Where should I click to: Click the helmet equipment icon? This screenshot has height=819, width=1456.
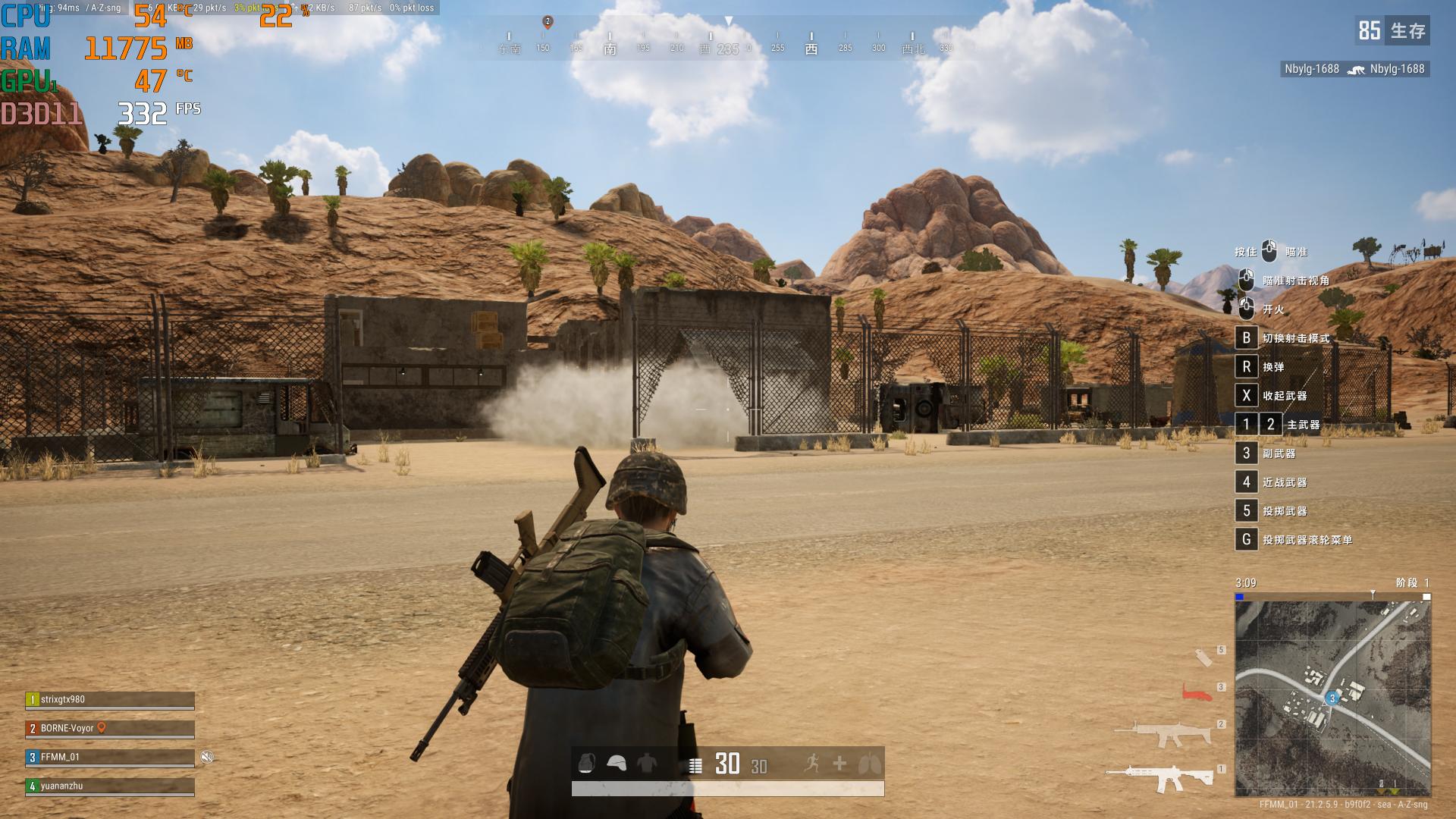point(617,764)
